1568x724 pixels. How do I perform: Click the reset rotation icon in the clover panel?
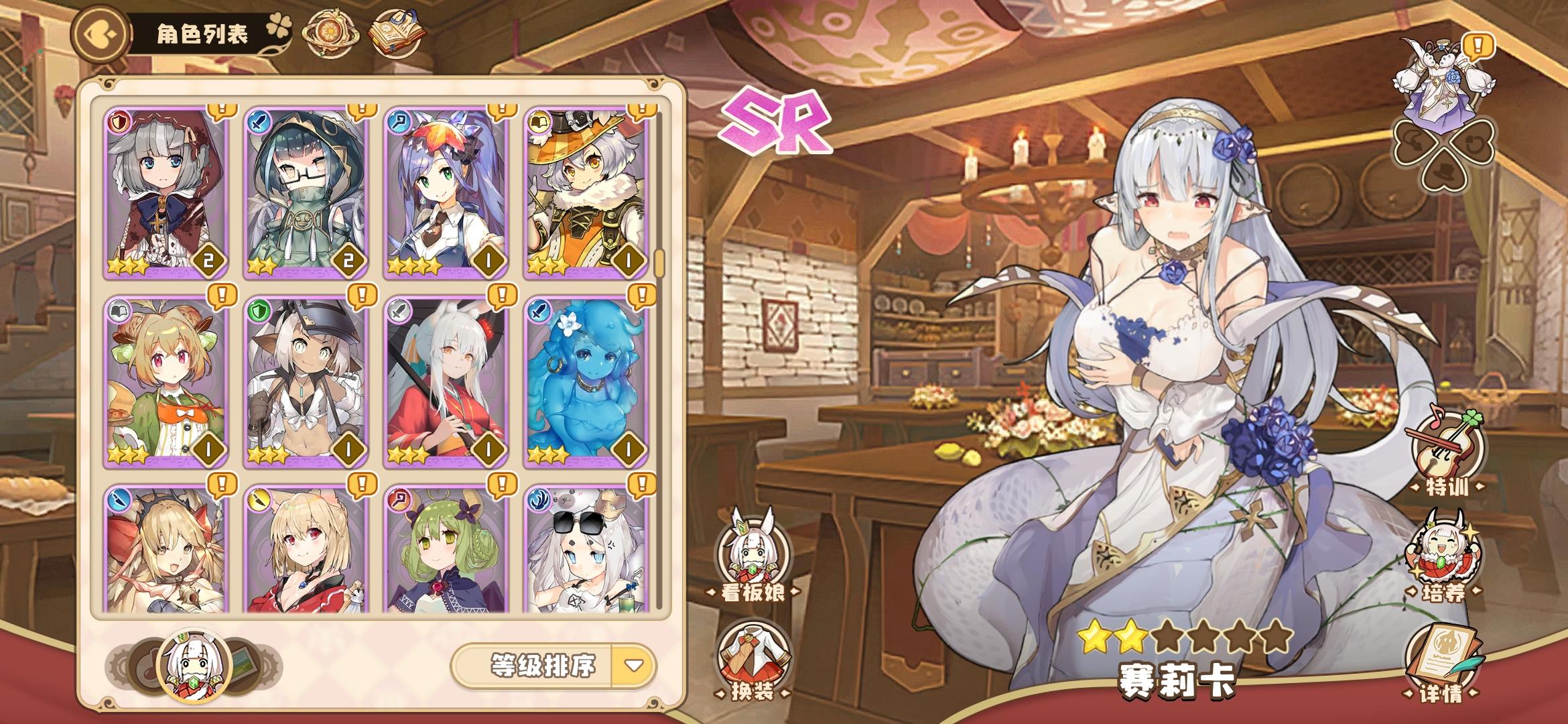coord(1476,143)
